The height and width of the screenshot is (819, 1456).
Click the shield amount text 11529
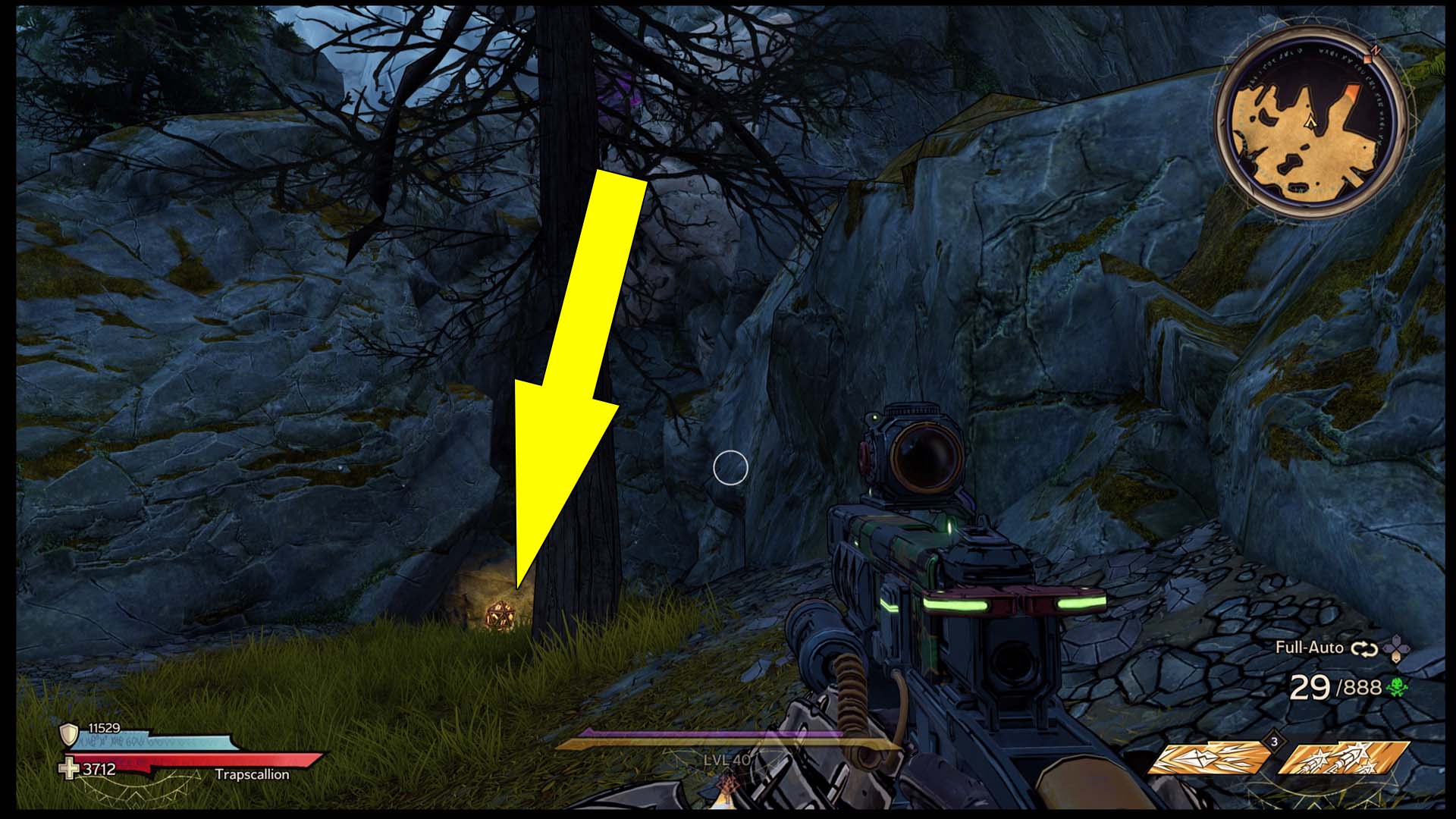point(103,727)
